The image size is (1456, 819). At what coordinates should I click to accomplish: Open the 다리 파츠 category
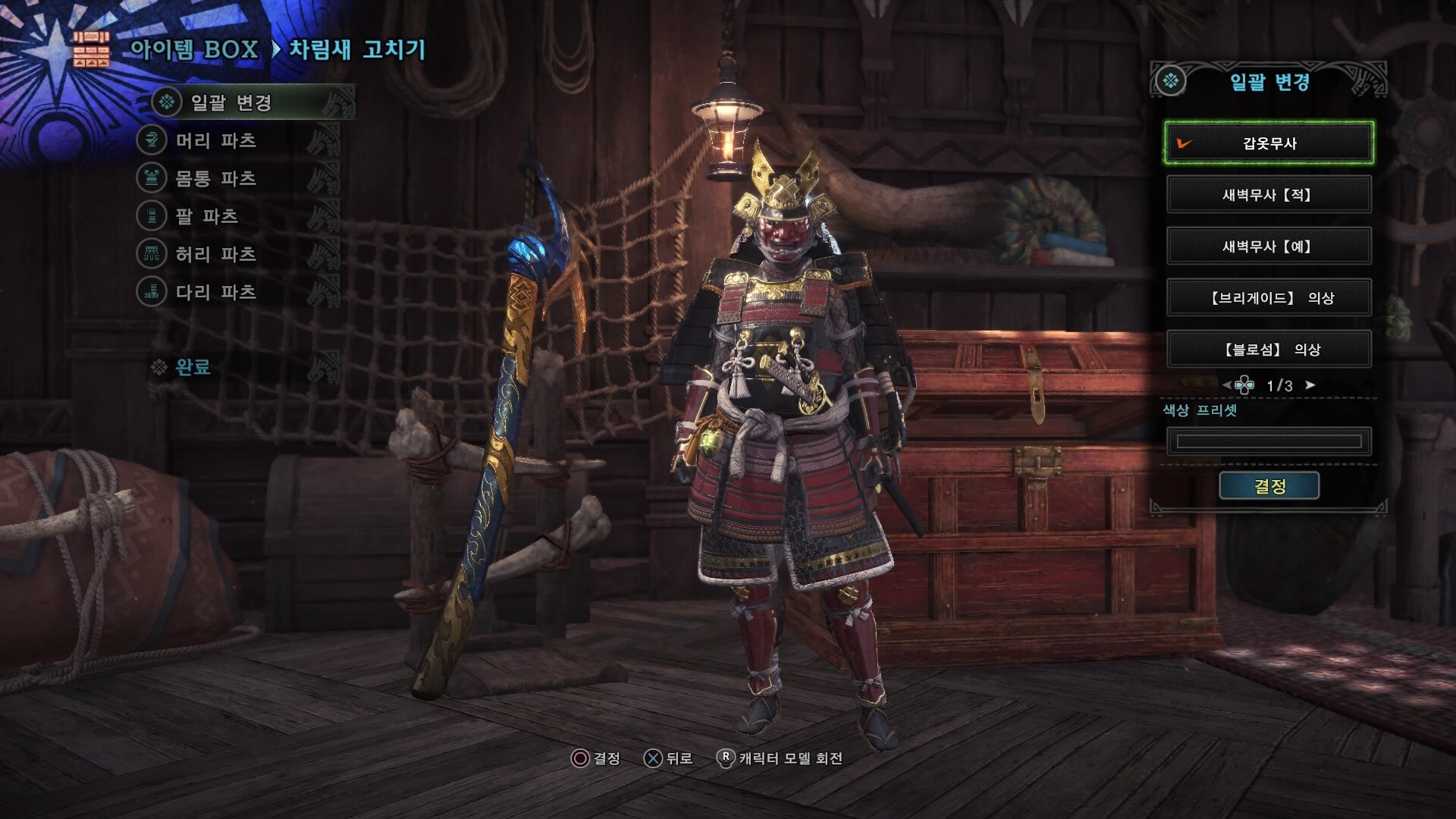click(x=216, y=292)
